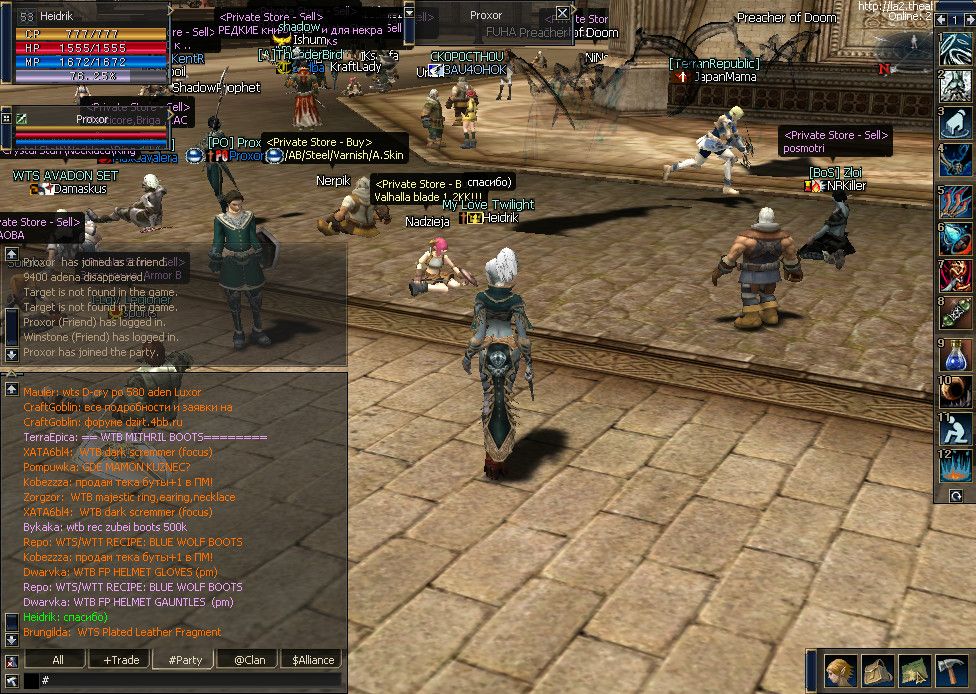The height and width of the screenshot is (694, 976).
Task: Activate the sit/rest action in slot 11
Action: 957,429
